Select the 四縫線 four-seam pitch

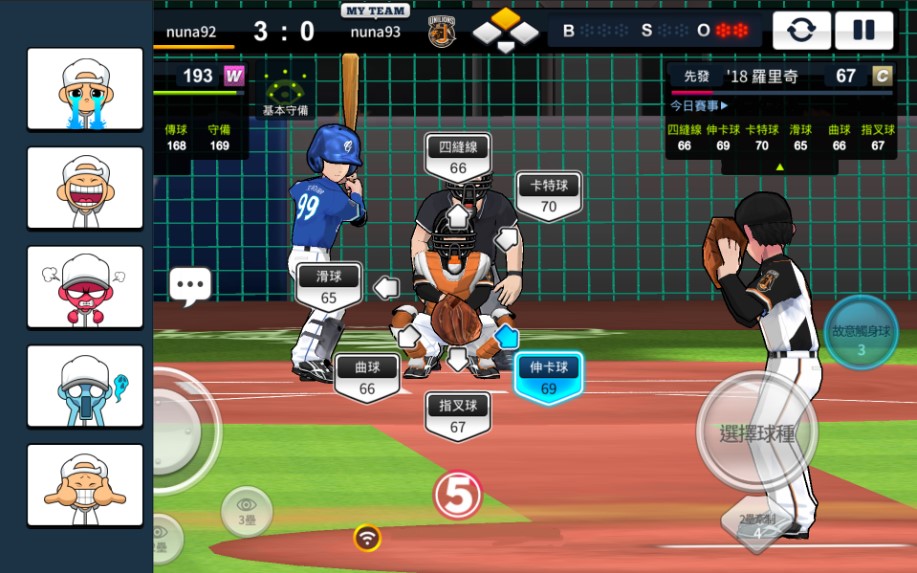(458, 157)
